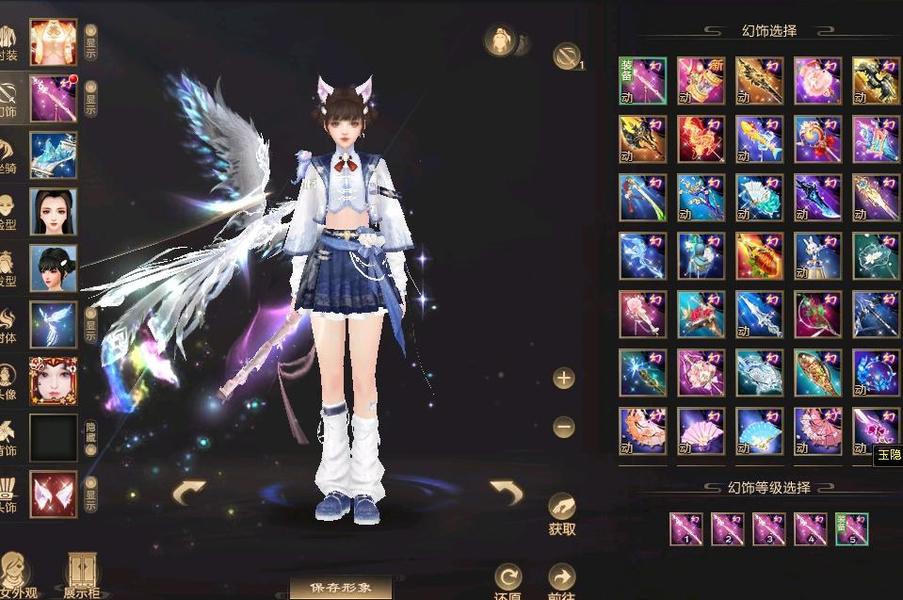Open the 获取 obtain button
This screenshot has height=600, width=903.
[x=562, y=512]
